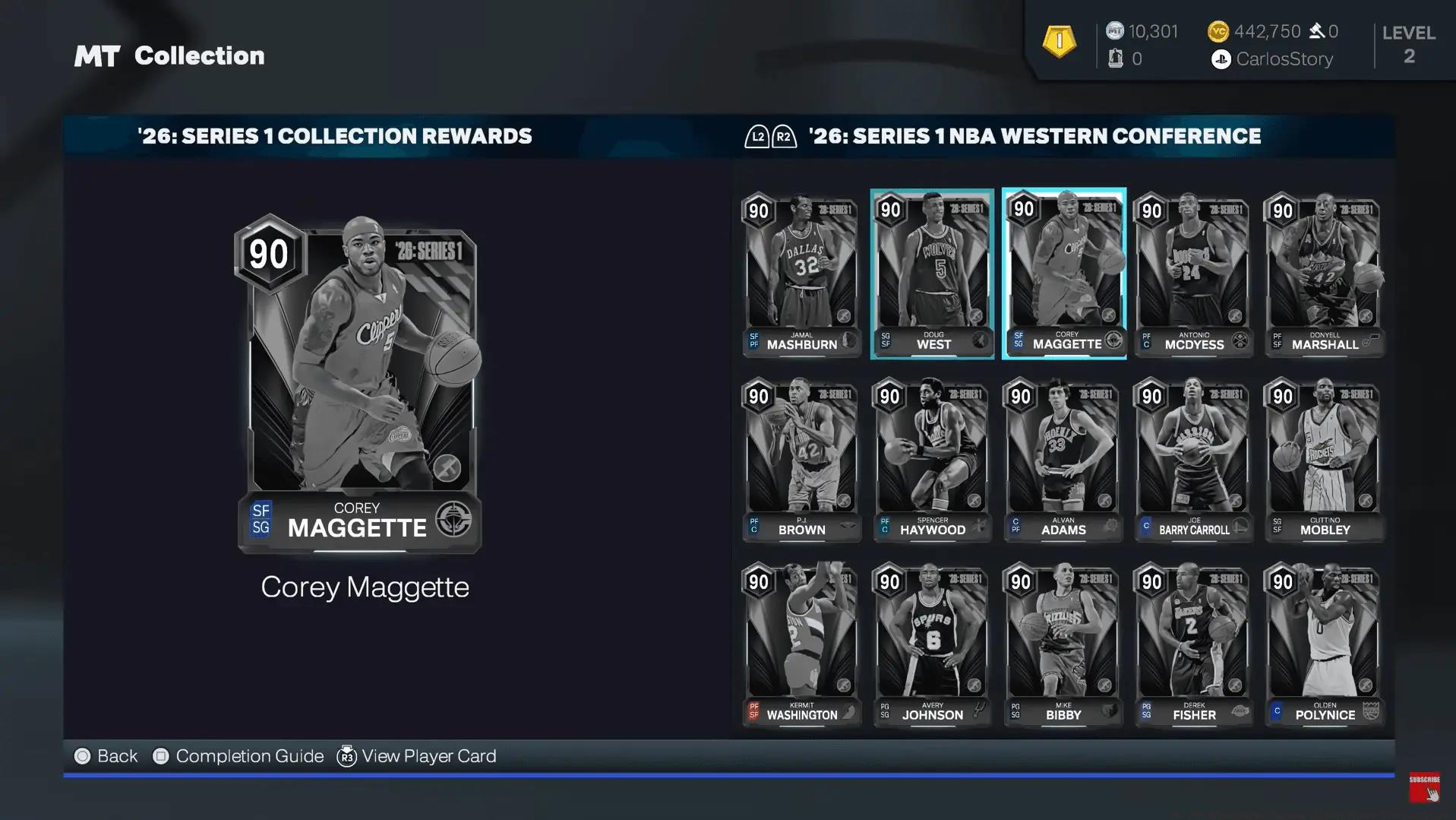Image resolution: width=1456 pixels, height=820 pixels.
Task: Choose the Olden Polynice card
Action: (x=1324, y=644)
